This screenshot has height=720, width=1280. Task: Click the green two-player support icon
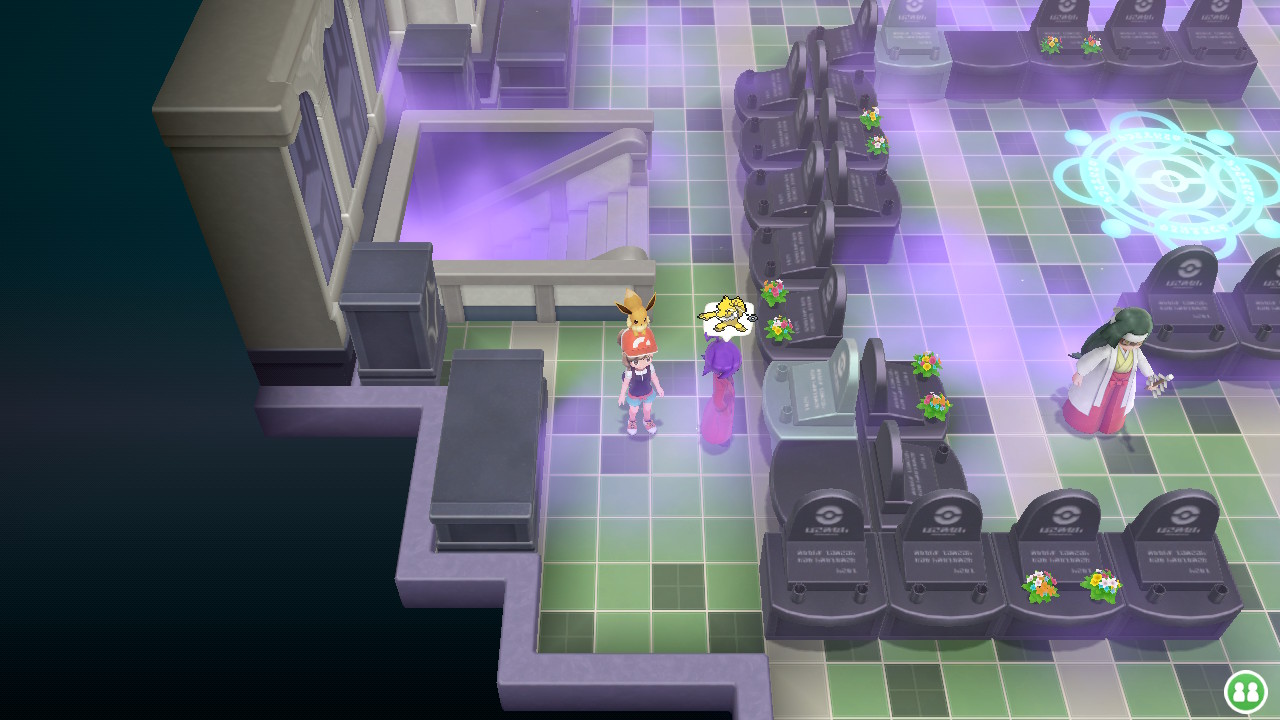click(1245, 691)
